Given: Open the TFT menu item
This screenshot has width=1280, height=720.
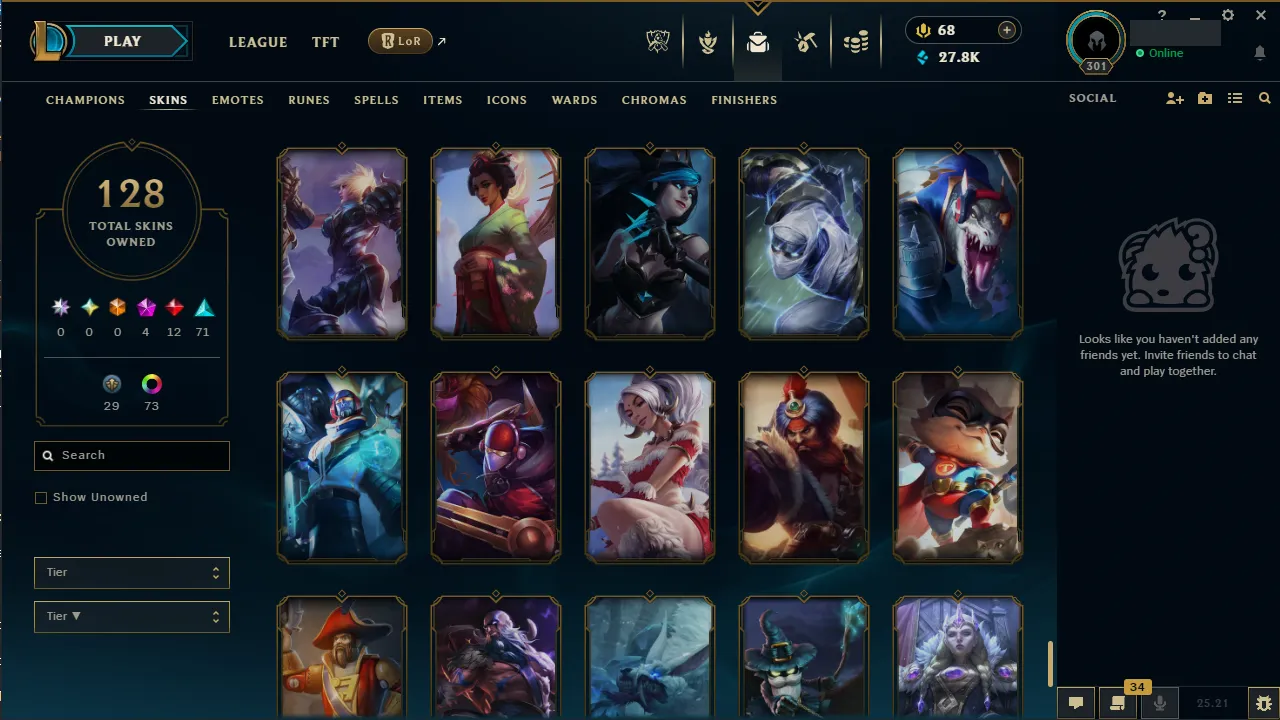Looking at the screenshot, I should (325, 42).
